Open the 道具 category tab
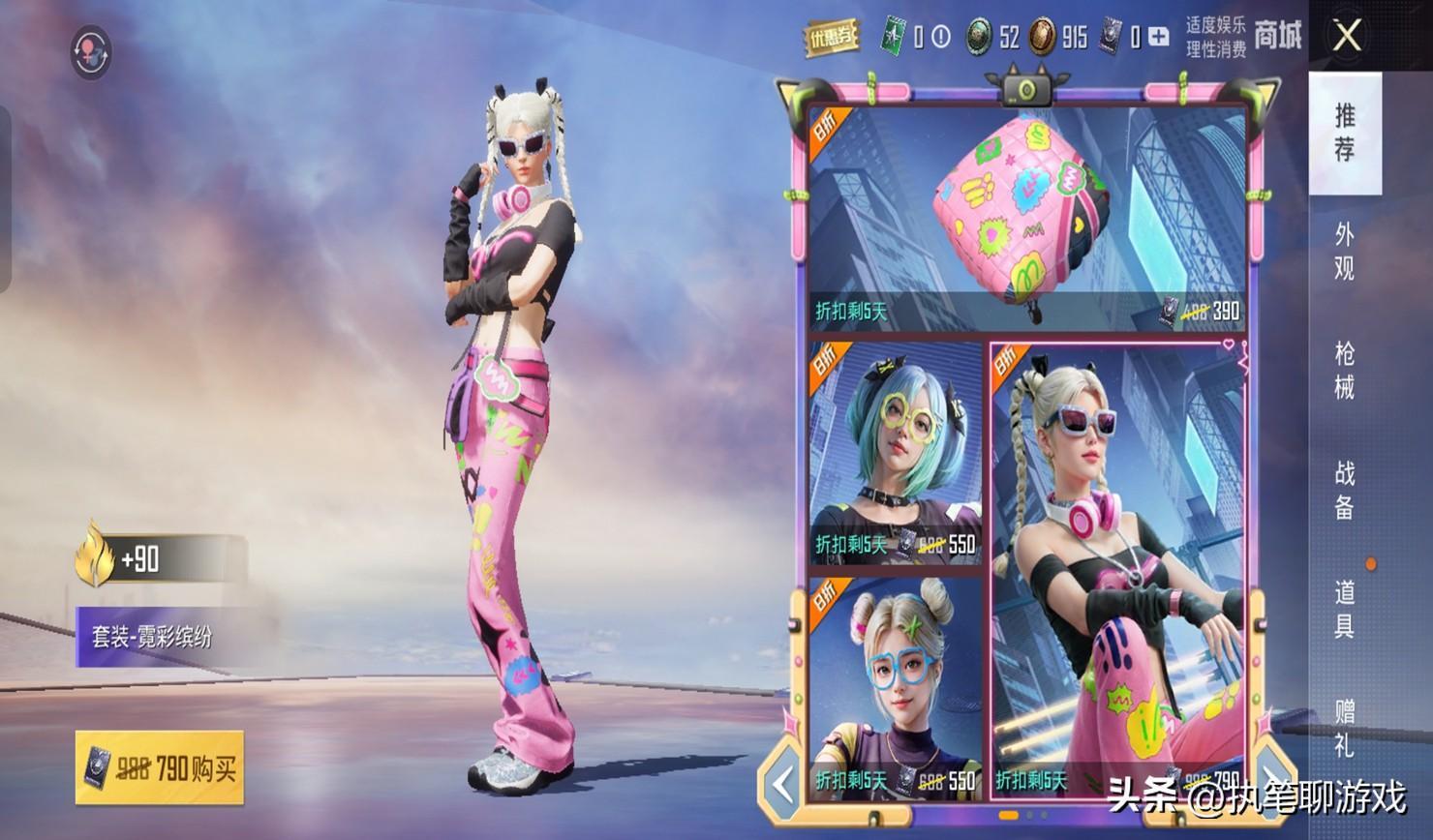The height and width of the screenshot is (840, 1433). pyautogui.click(x=1344, y=609)
